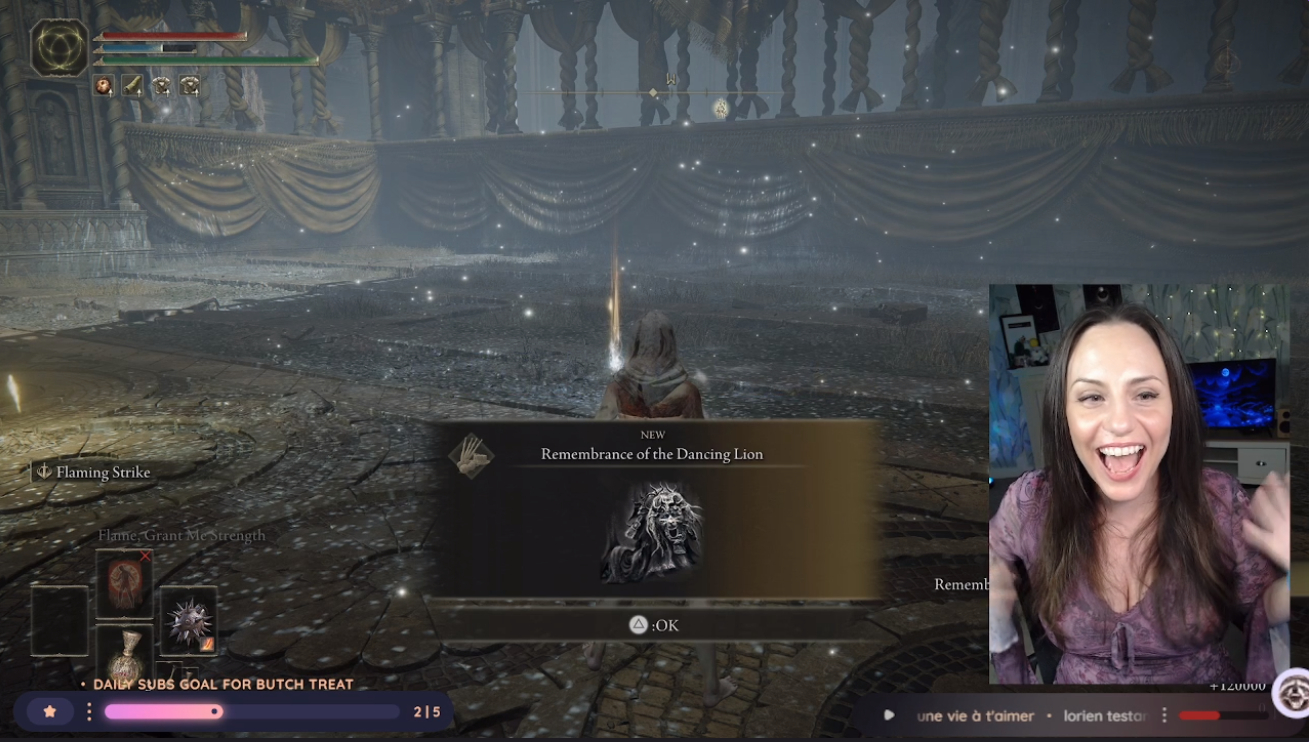This screenshot has height=742, width=1309.
Task: Click the star icon on the subs goal bar
Action: 50,712
